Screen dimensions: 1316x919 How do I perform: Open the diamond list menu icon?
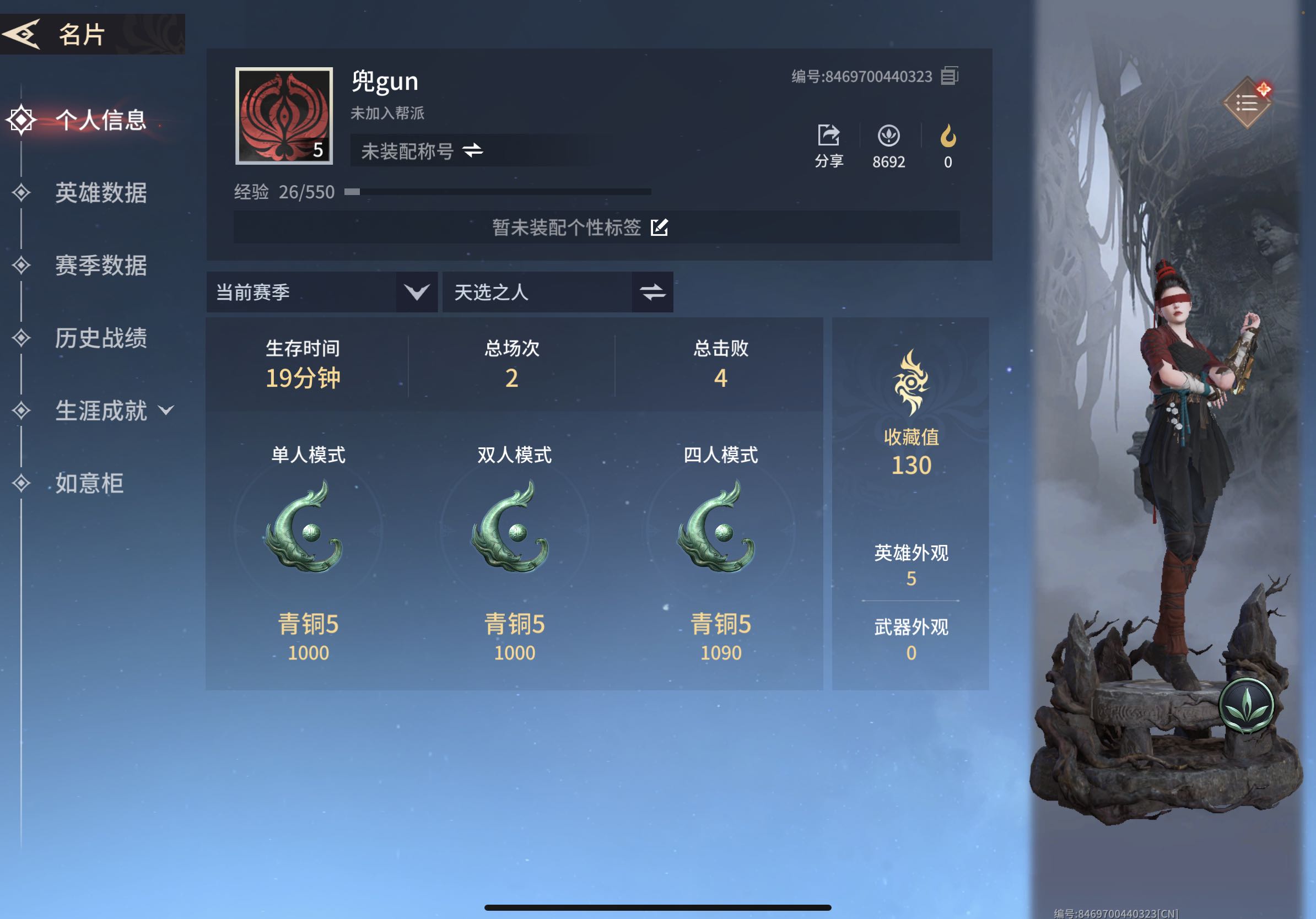[x=1246, y=103]
